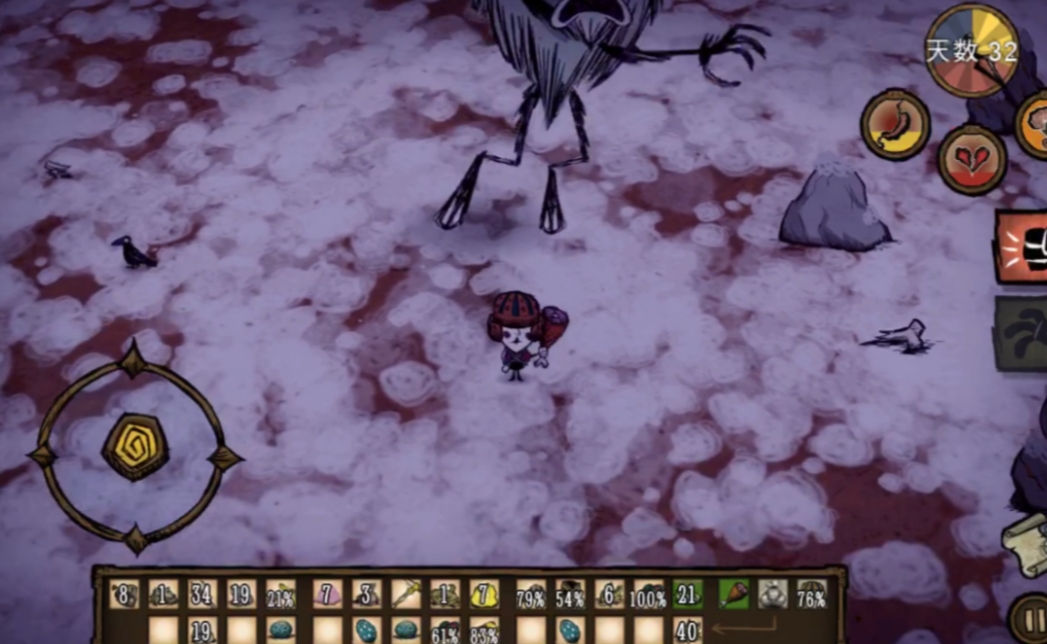Select the item at 21% durability

point(281,595)
